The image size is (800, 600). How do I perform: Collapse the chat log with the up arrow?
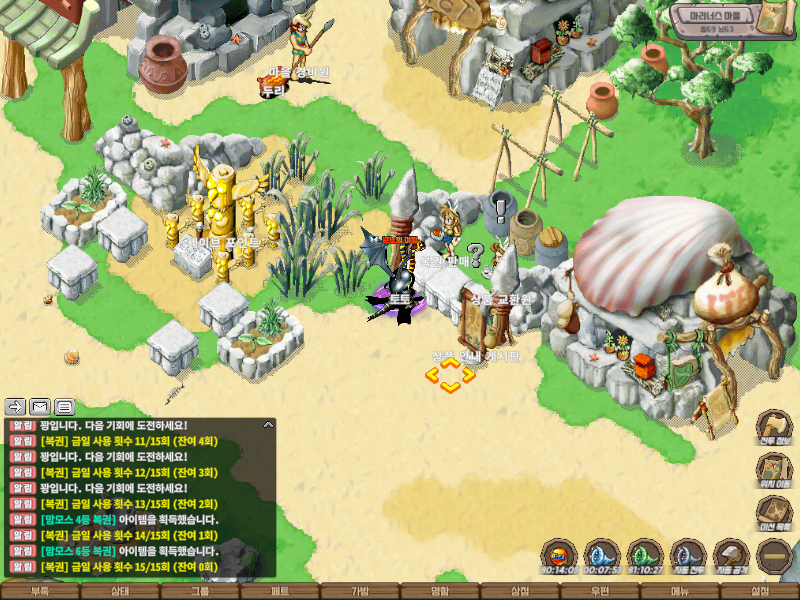268,425
